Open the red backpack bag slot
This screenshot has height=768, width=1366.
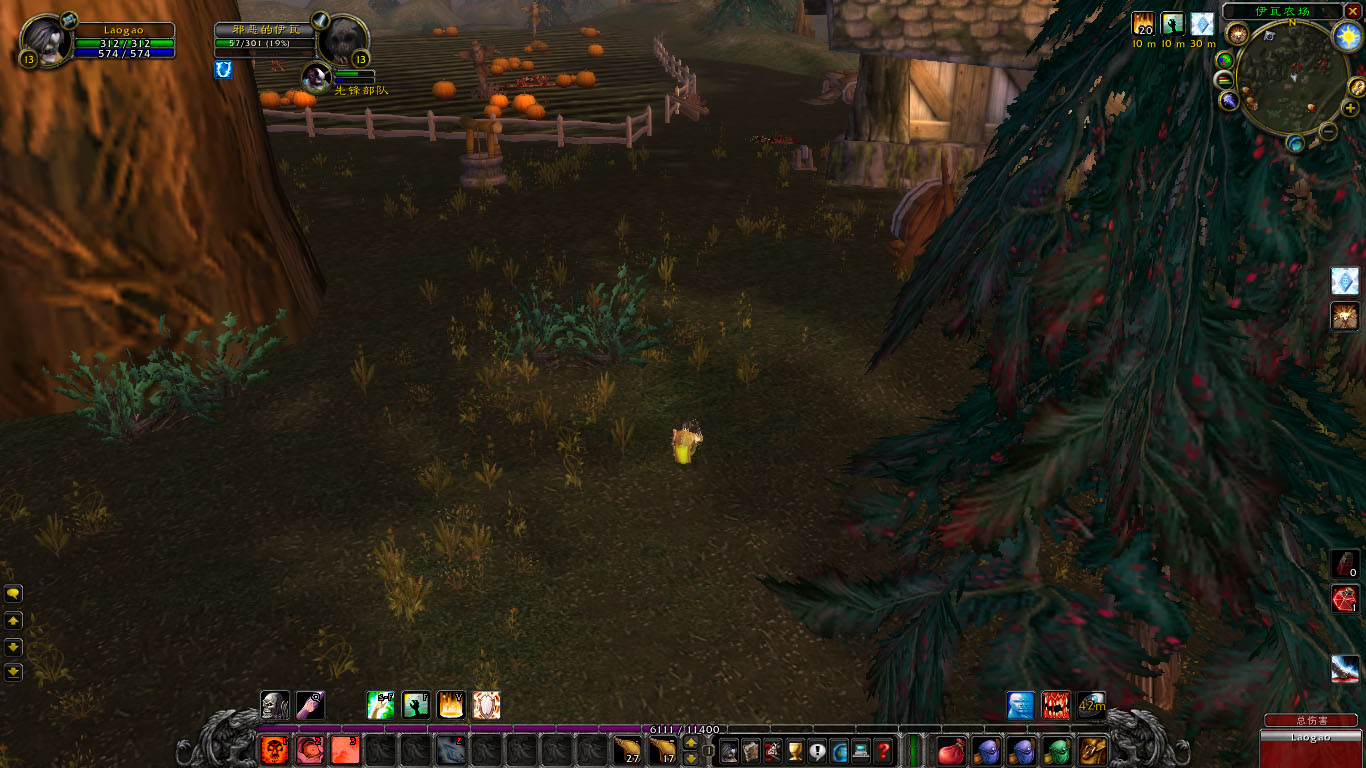coord(951,750)
